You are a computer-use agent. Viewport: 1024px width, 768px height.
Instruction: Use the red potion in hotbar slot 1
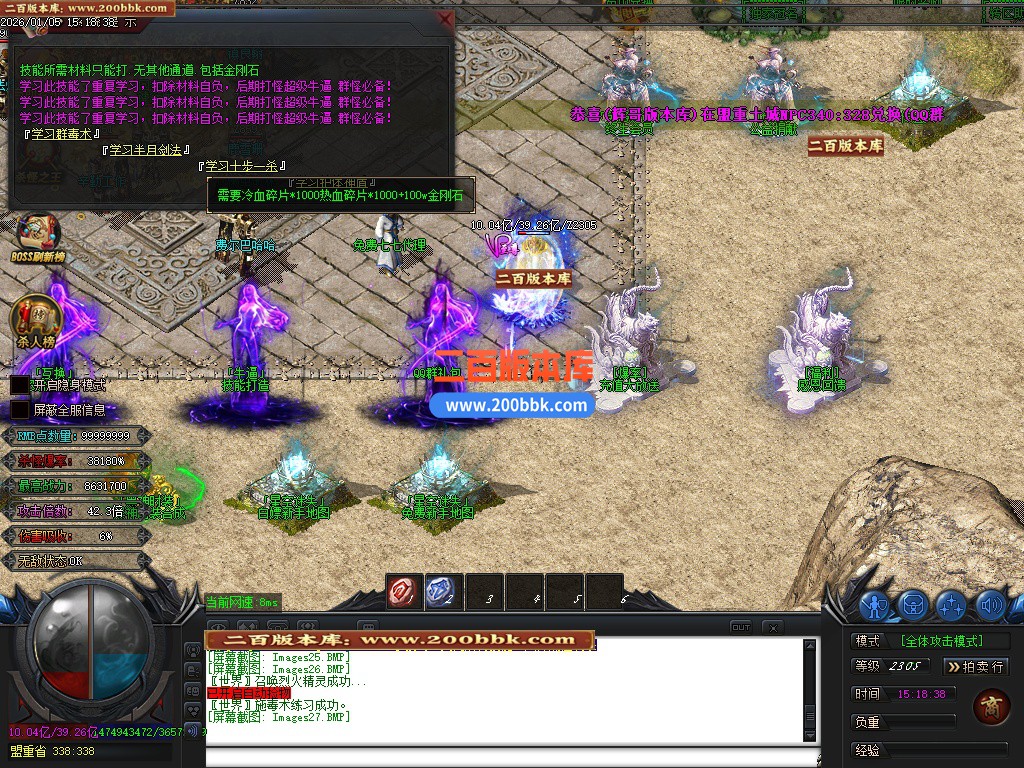pyautogui.click(x=405, y=591)
